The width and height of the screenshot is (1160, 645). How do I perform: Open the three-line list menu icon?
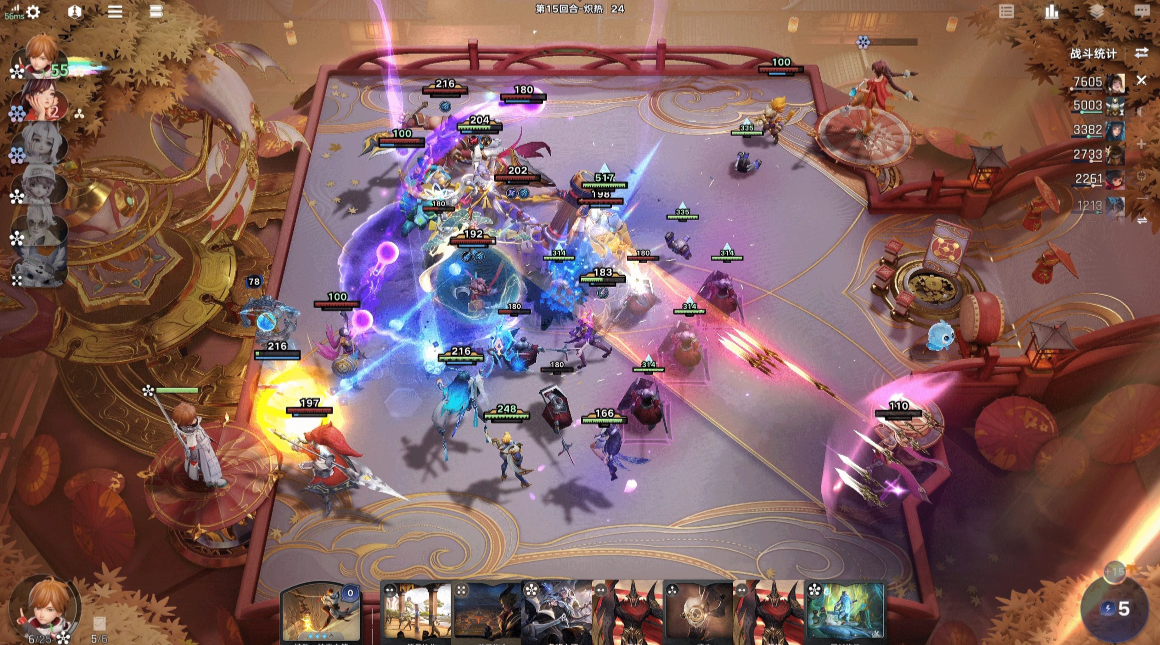point(115,12)
